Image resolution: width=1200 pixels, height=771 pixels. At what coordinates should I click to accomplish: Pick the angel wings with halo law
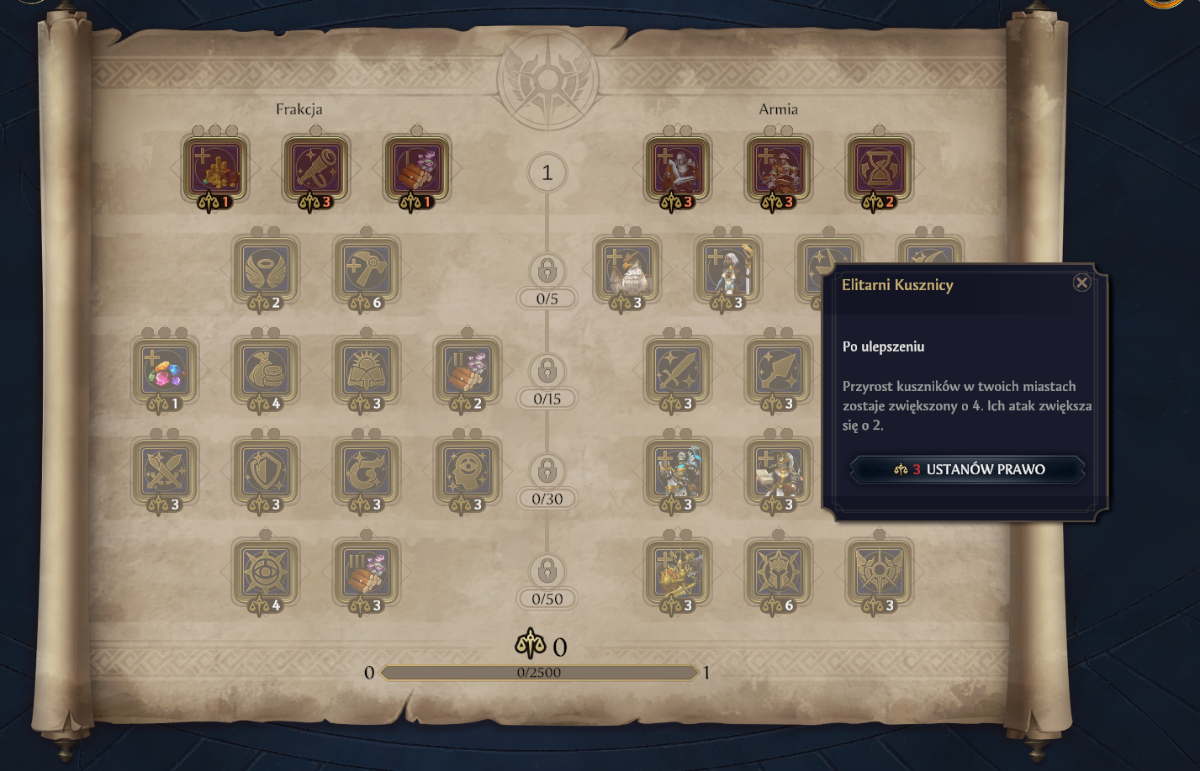tap(266, 269)
